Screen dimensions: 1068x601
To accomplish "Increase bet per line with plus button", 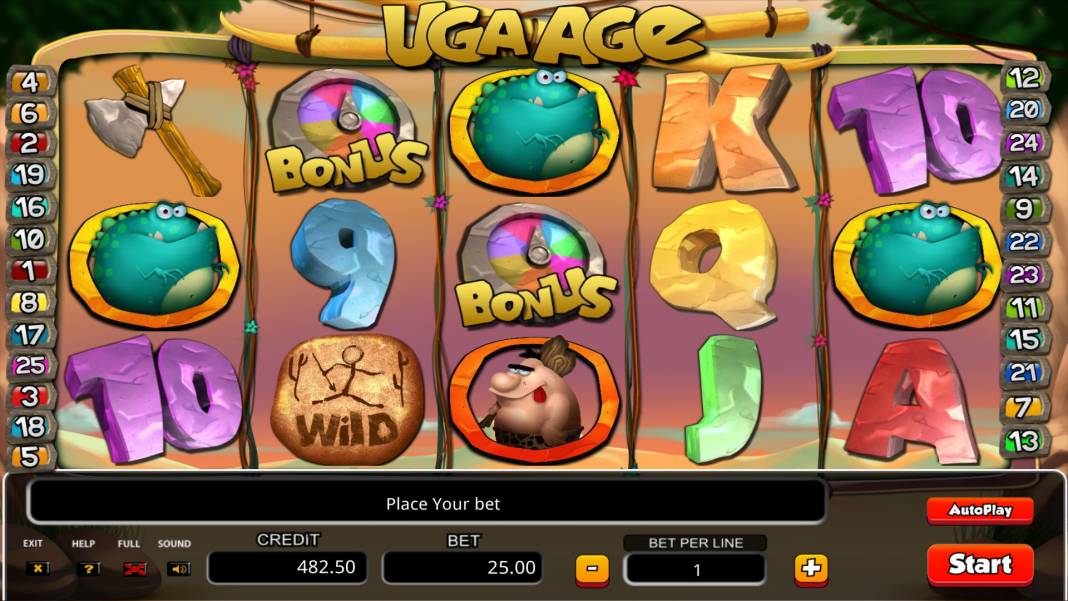I will pos(810,569).
